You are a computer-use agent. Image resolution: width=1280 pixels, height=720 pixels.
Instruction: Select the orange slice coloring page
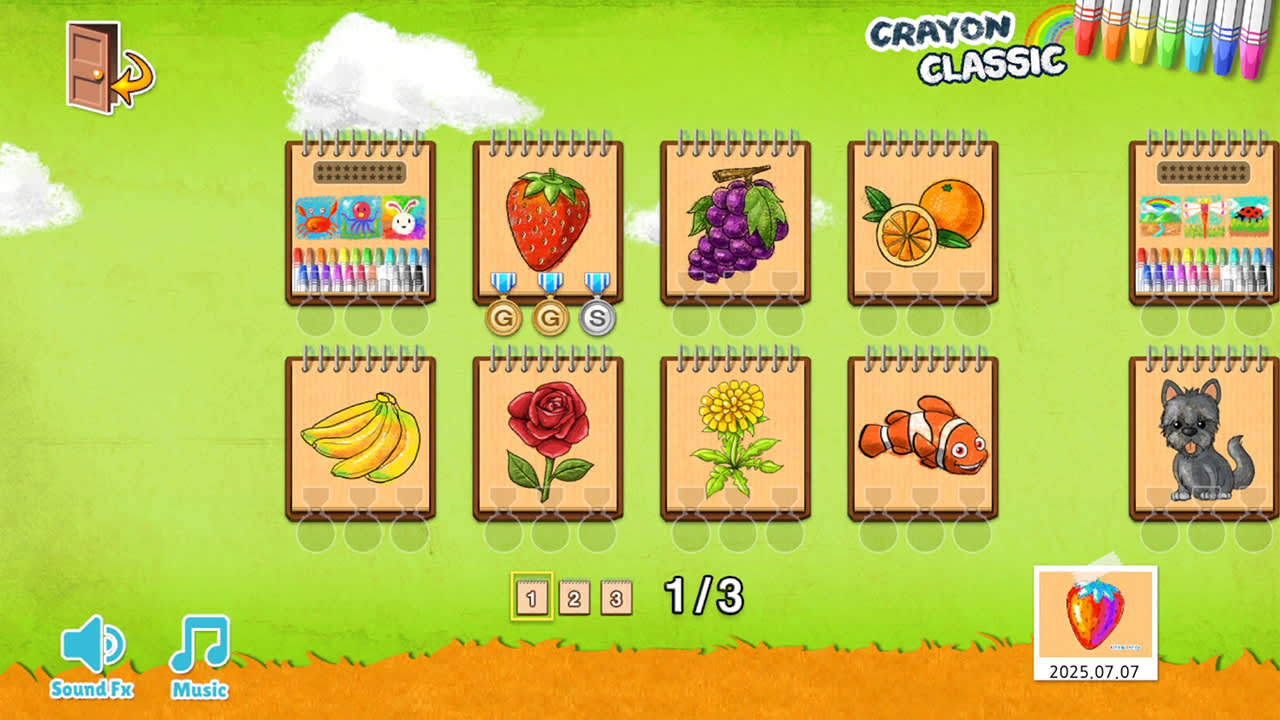[923, 220]
